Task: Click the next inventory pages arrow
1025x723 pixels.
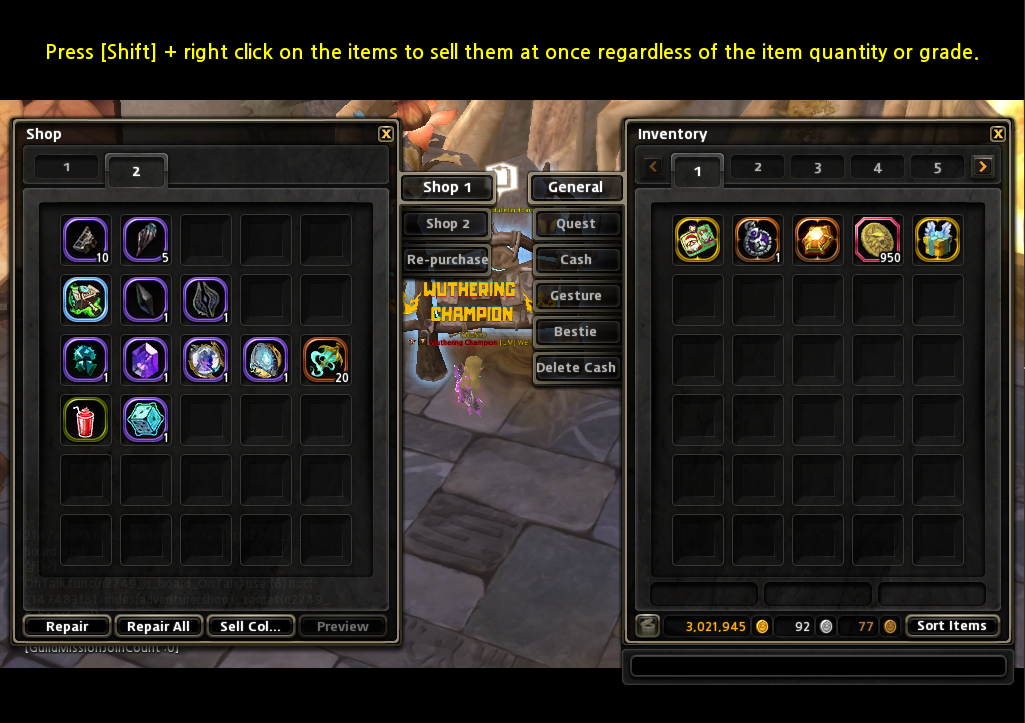Action: pos(983,167)
